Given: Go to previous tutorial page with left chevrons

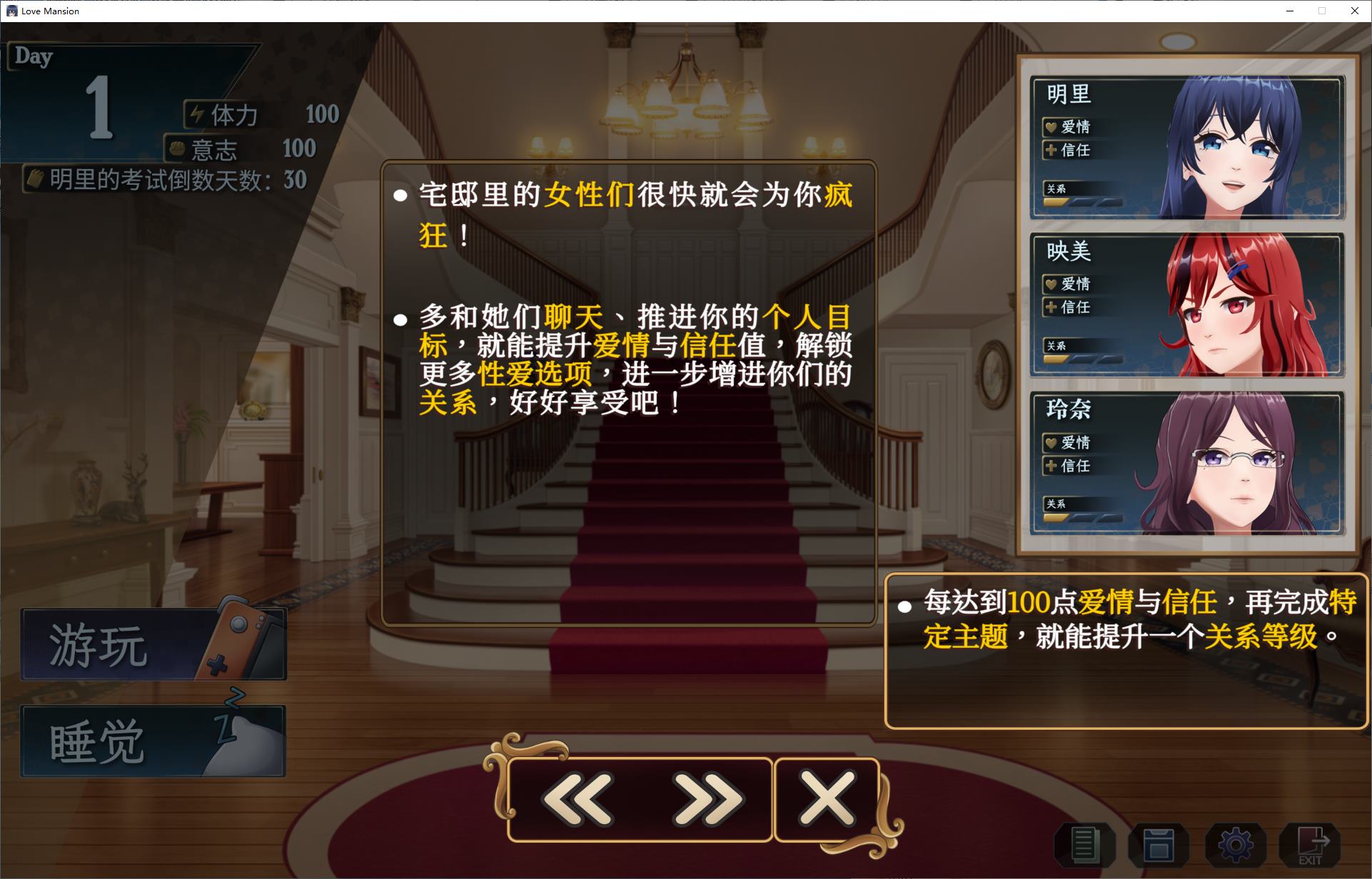Looking at the screenshot, I should pos(578,798).
